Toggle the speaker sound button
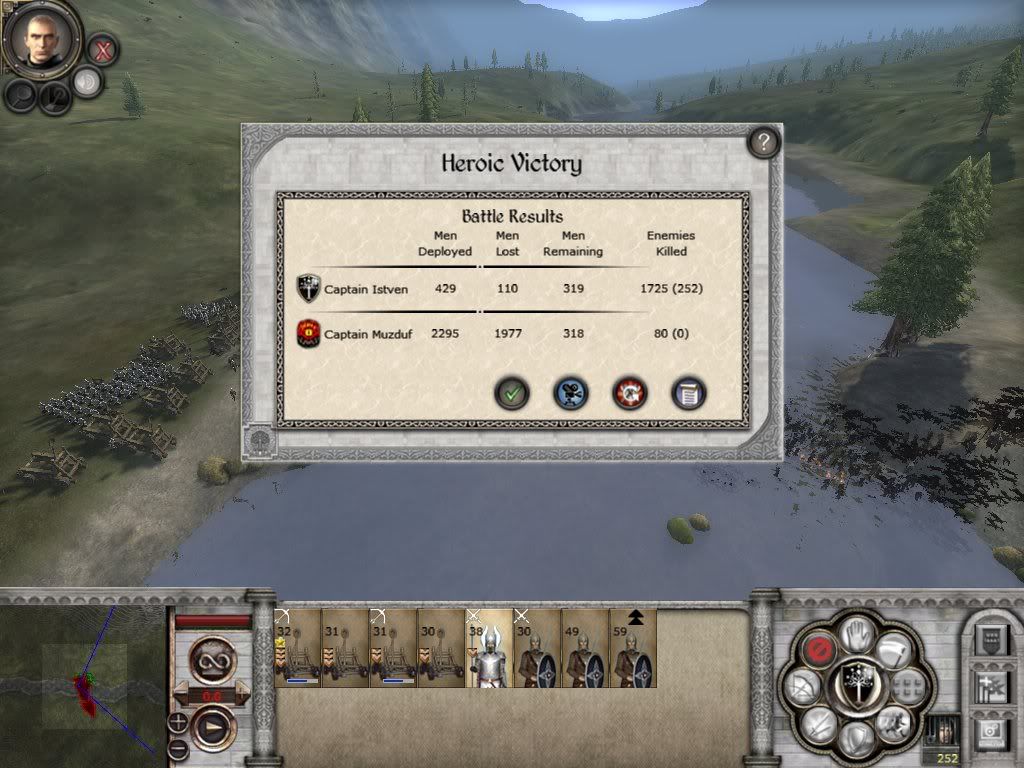The width and height of the screenshot is (1024, 768). tap(86, 81)
